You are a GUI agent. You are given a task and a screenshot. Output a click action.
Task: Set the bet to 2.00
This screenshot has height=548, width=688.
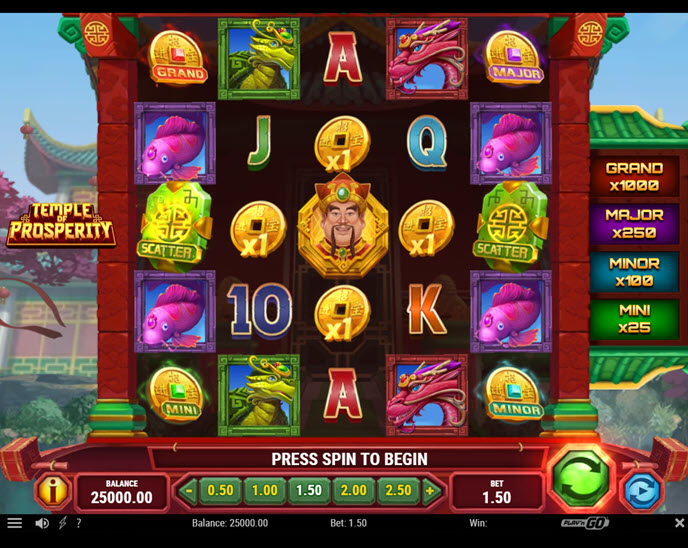[353, 491]
